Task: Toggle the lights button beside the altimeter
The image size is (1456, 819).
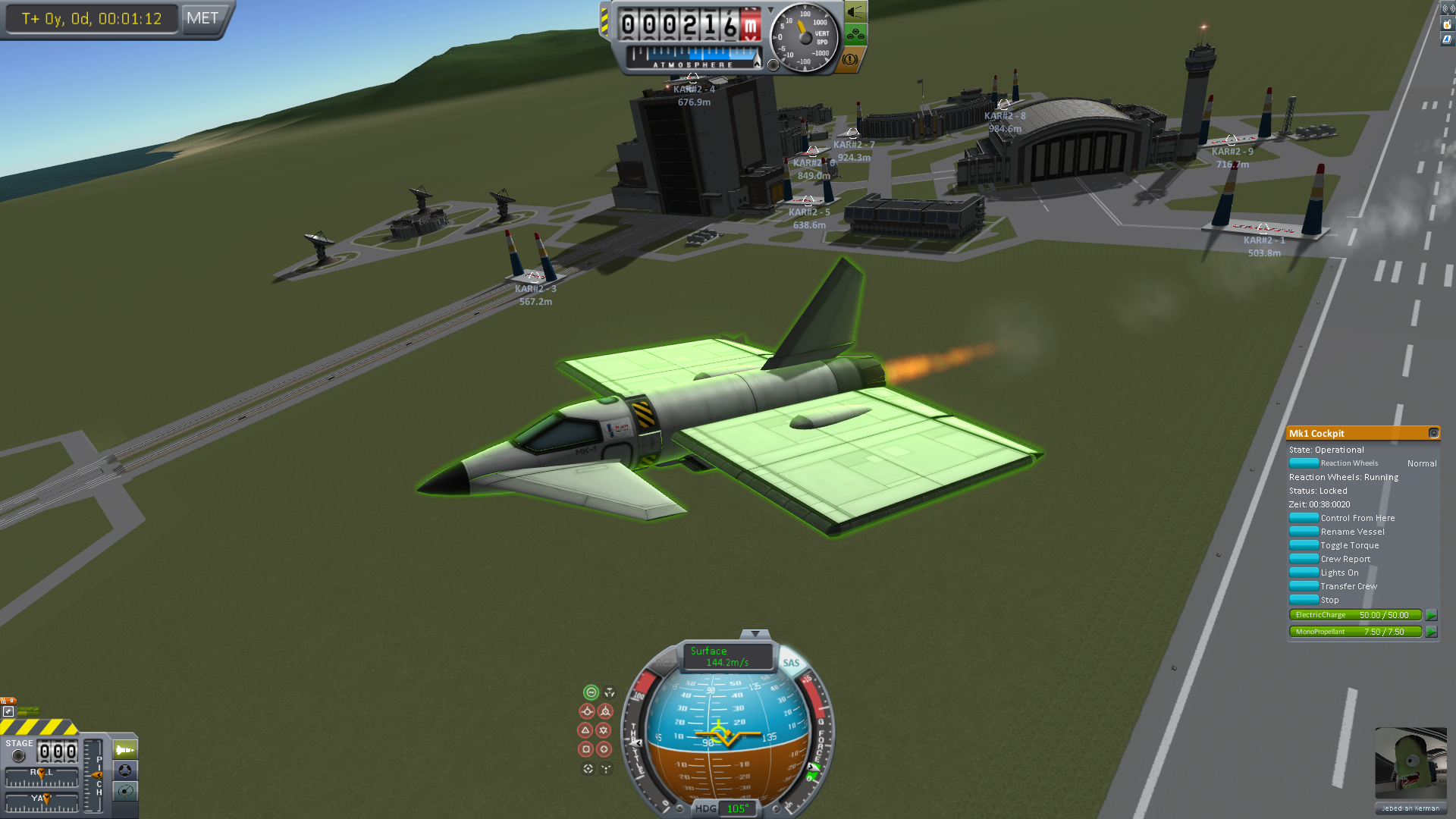Action: pyautogui.click(x=856, y=12)
